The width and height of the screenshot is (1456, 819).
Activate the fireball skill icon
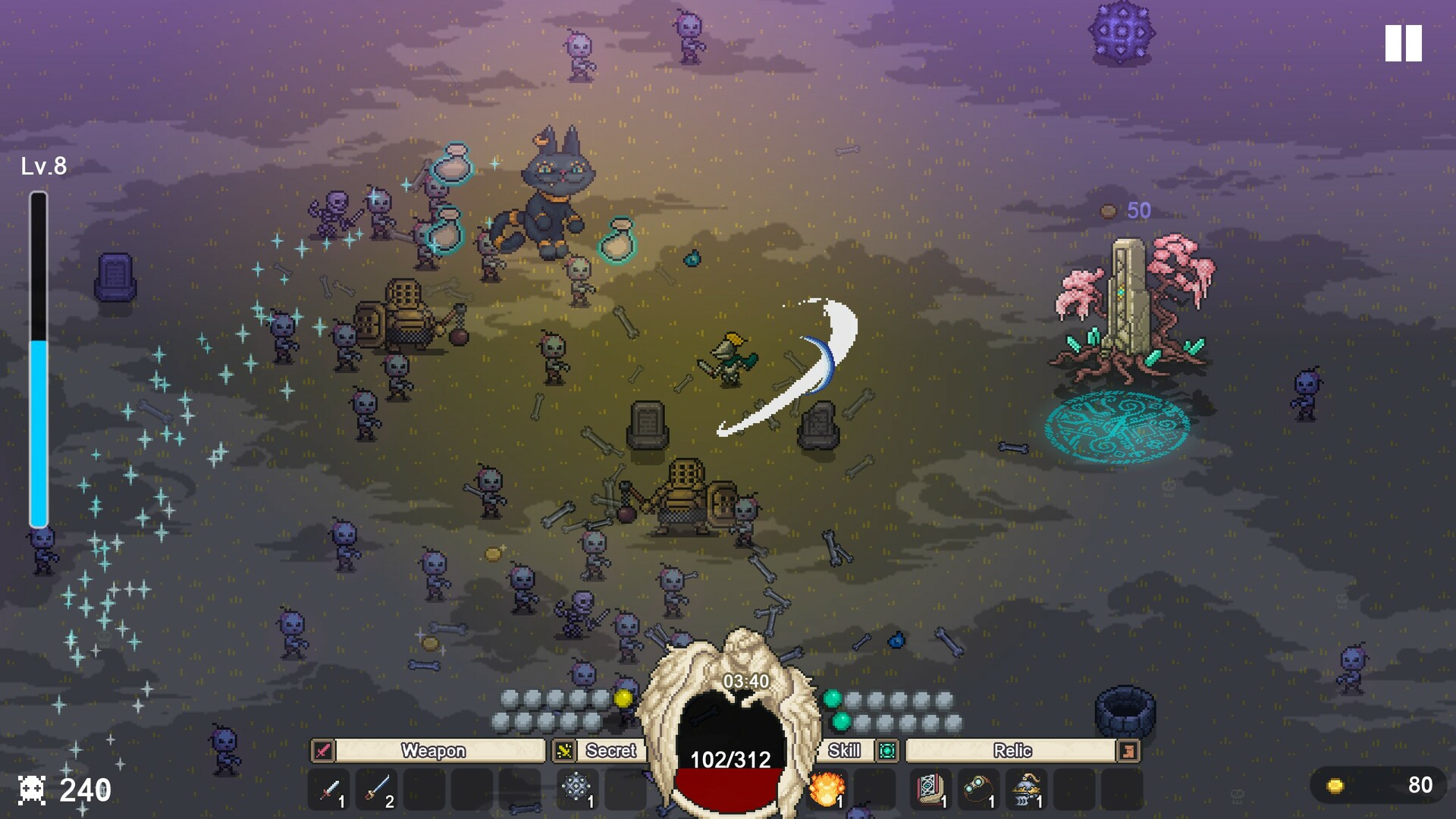(x=827, y=789)
